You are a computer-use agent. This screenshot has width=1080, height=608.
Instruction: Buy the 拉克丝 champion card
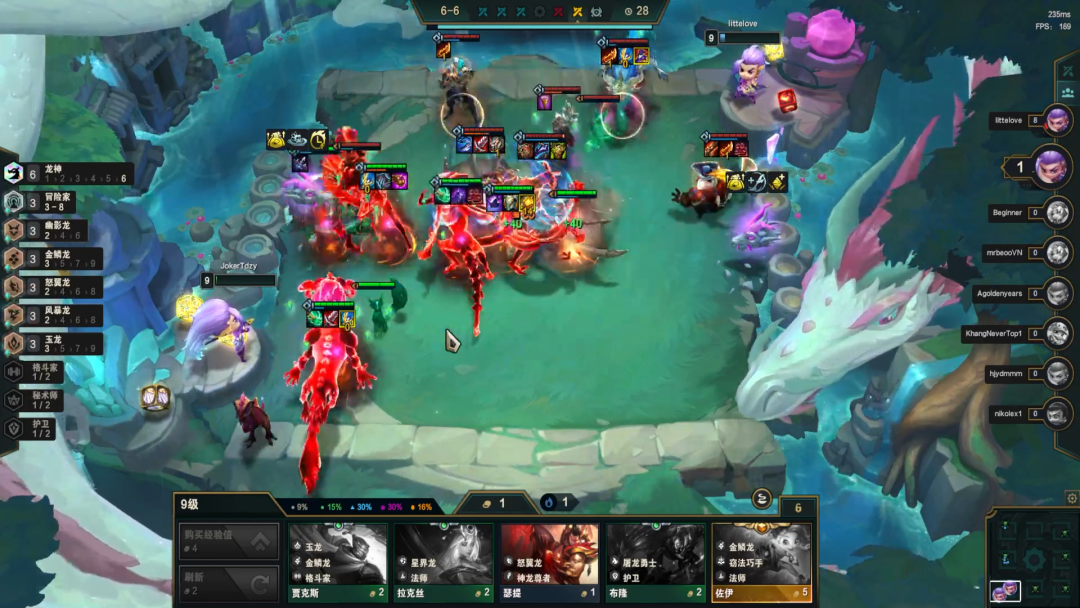(443, 562)
